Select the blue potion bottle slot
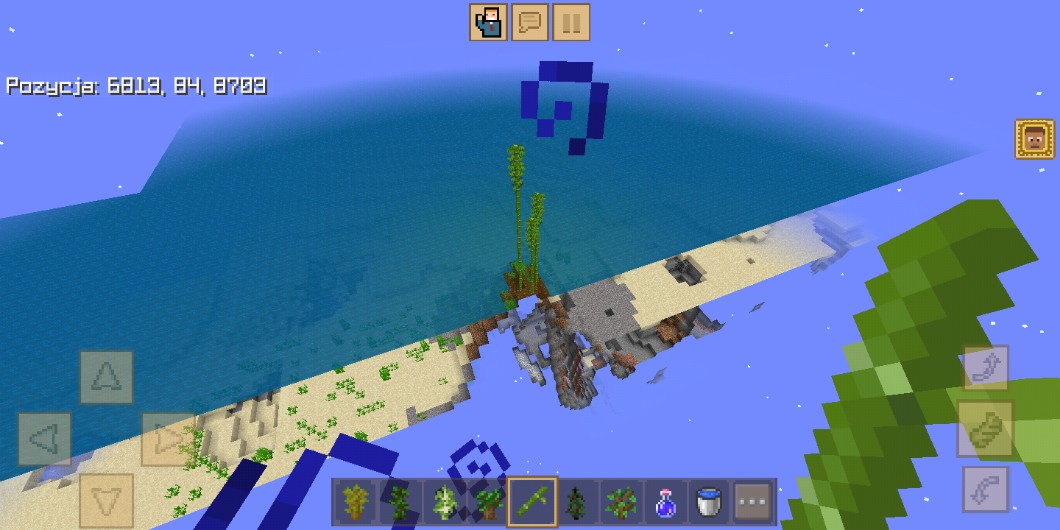Viewport: 1060px width, 530px height. [x=665, y=502]
